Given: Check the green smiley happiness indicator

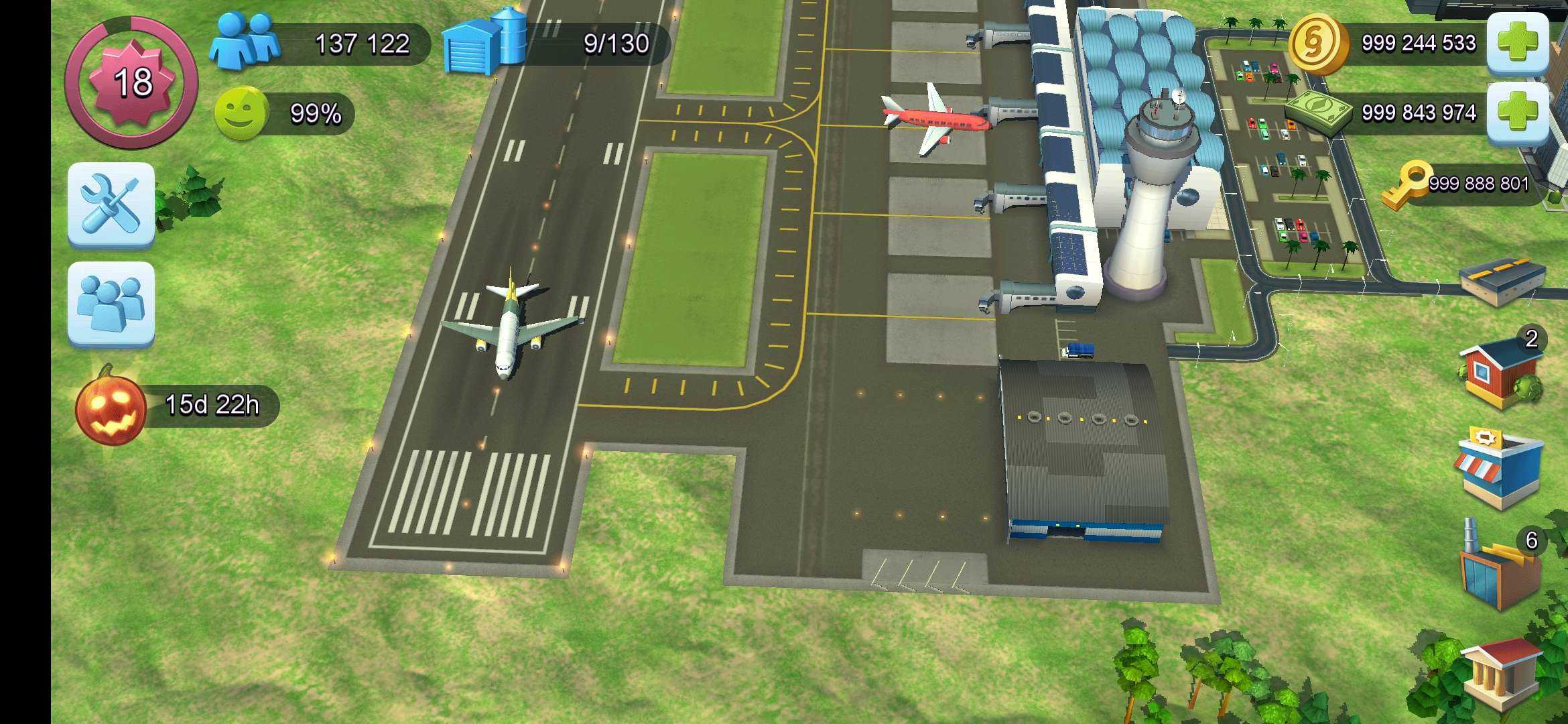Looking at the screenshot, I should (241, 113).
